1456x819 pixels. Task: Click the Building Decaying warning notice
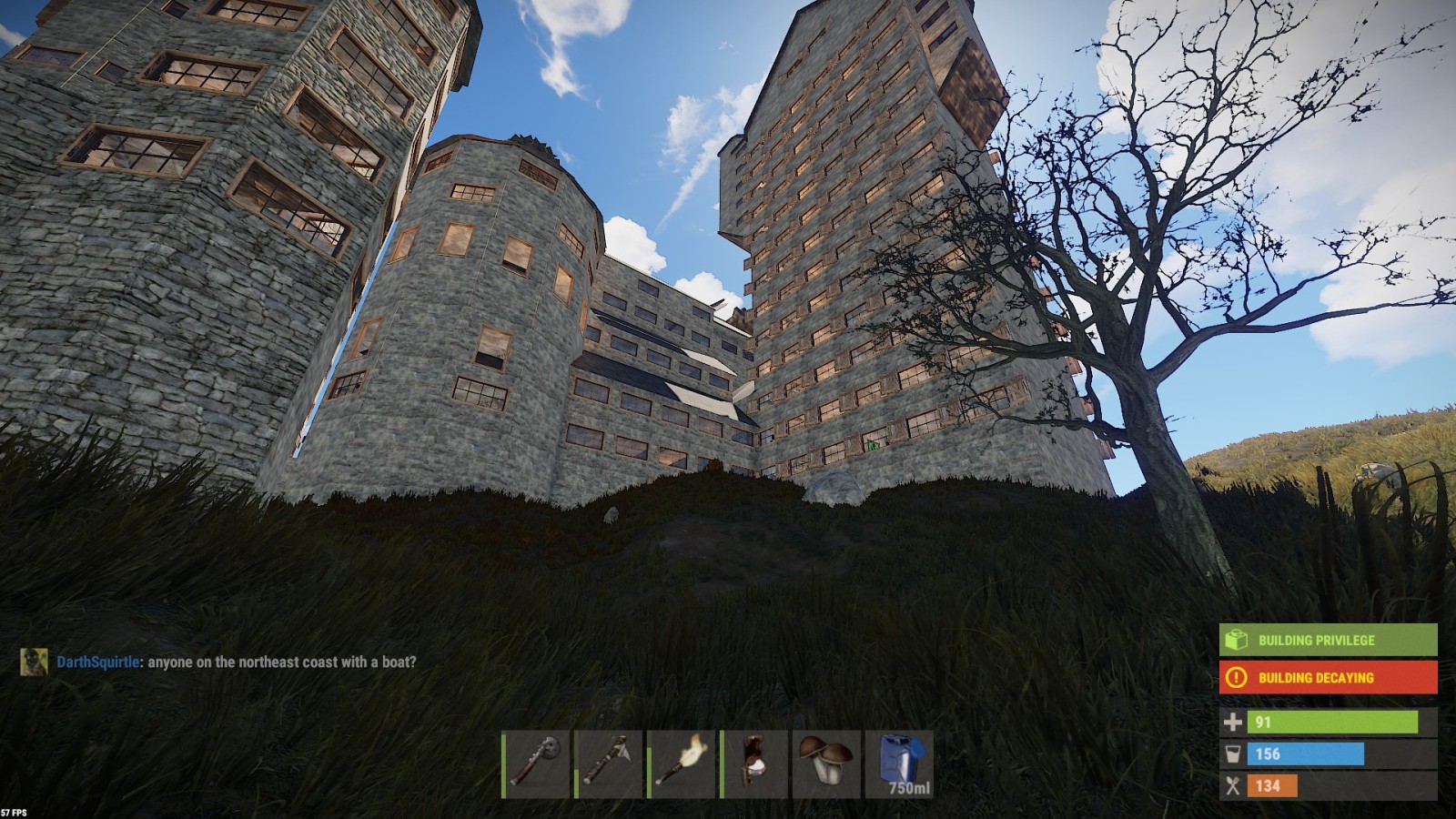tap(1328, 678)
